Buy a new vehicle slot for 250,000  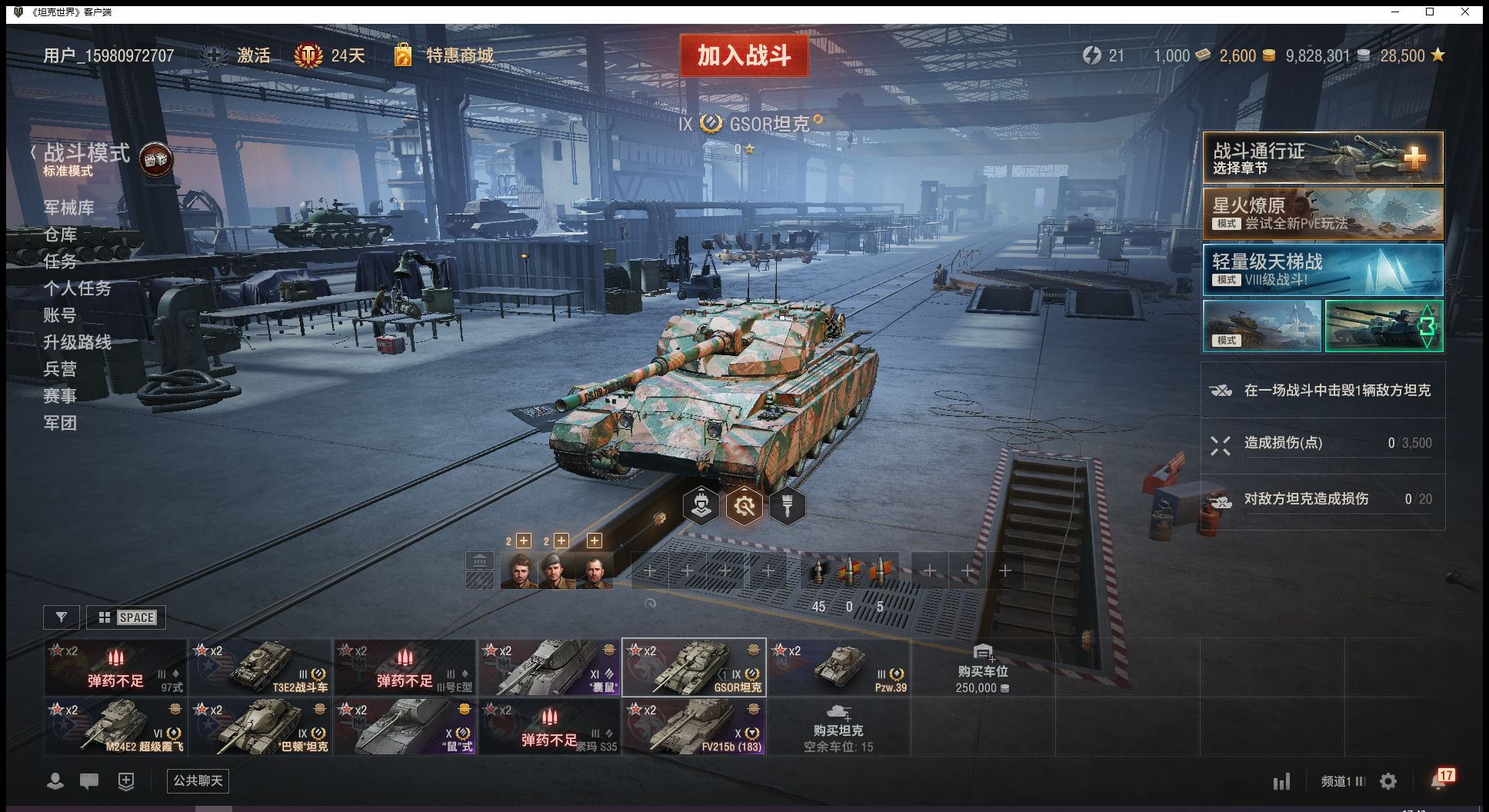(x=982, y=669)
